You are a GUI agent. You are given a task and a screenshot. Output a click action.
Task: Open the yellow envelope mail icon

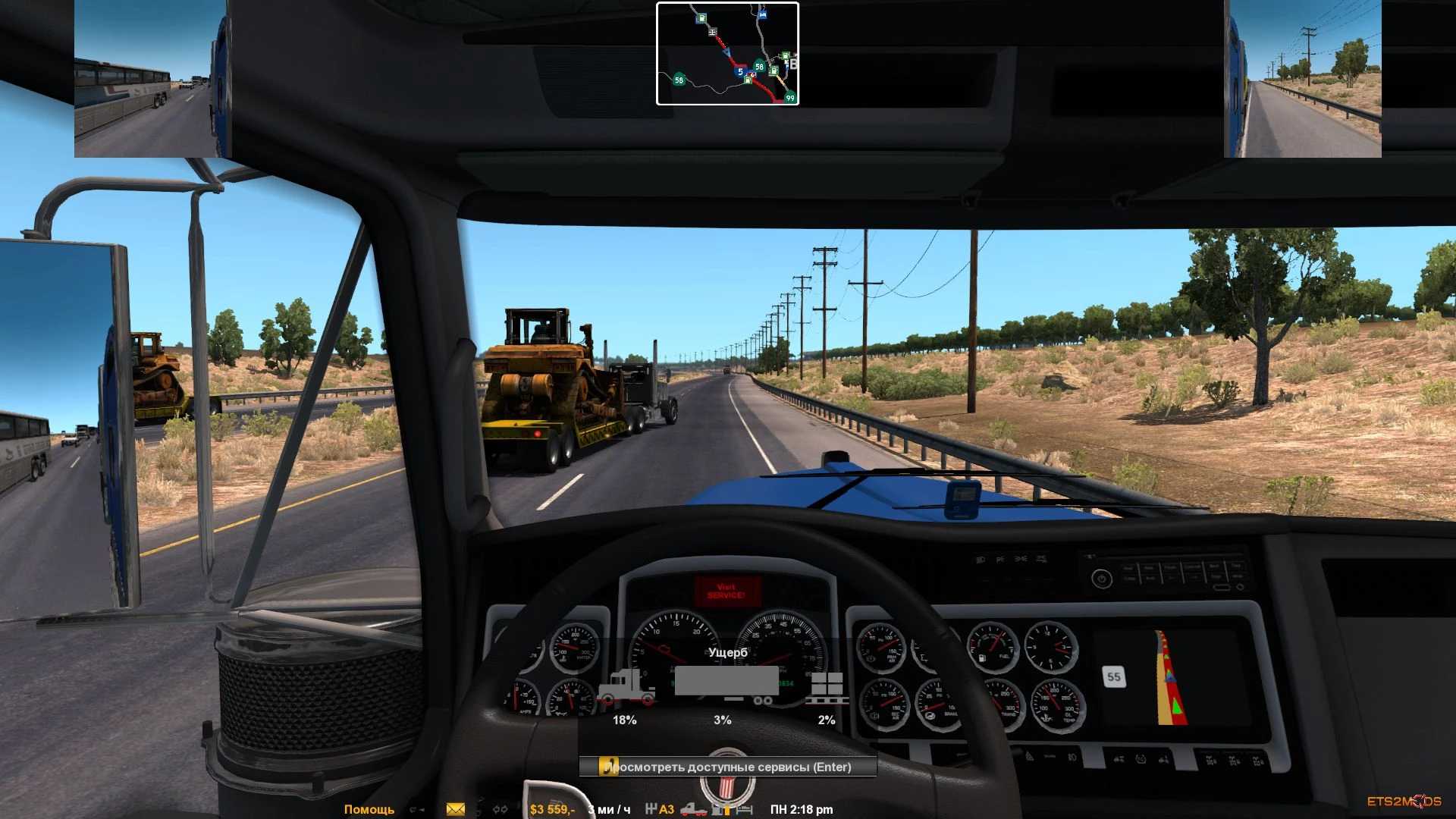[456, 809]
